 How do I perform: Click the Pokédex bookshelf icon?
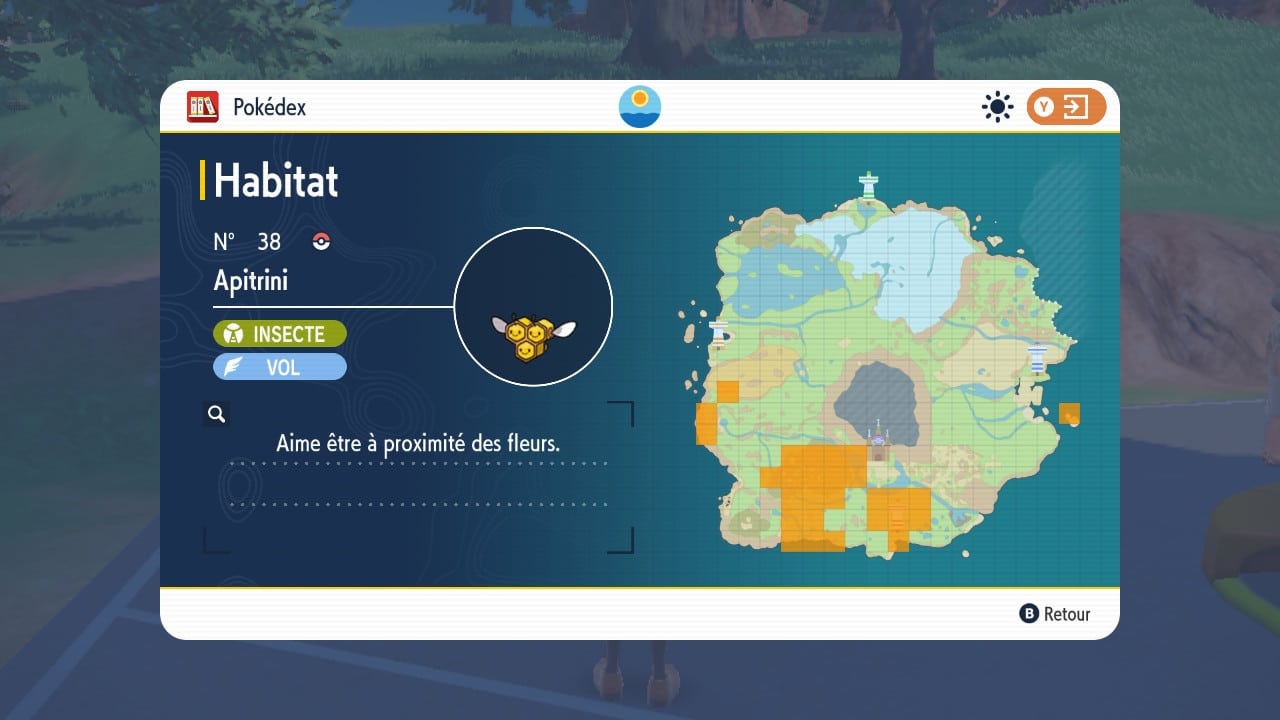[x=203, y=106]
